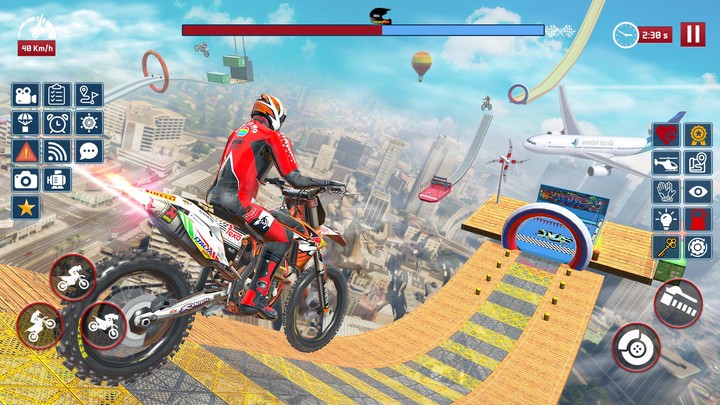
Task: Open the chat speech bubble
Action: pos(89,151)
